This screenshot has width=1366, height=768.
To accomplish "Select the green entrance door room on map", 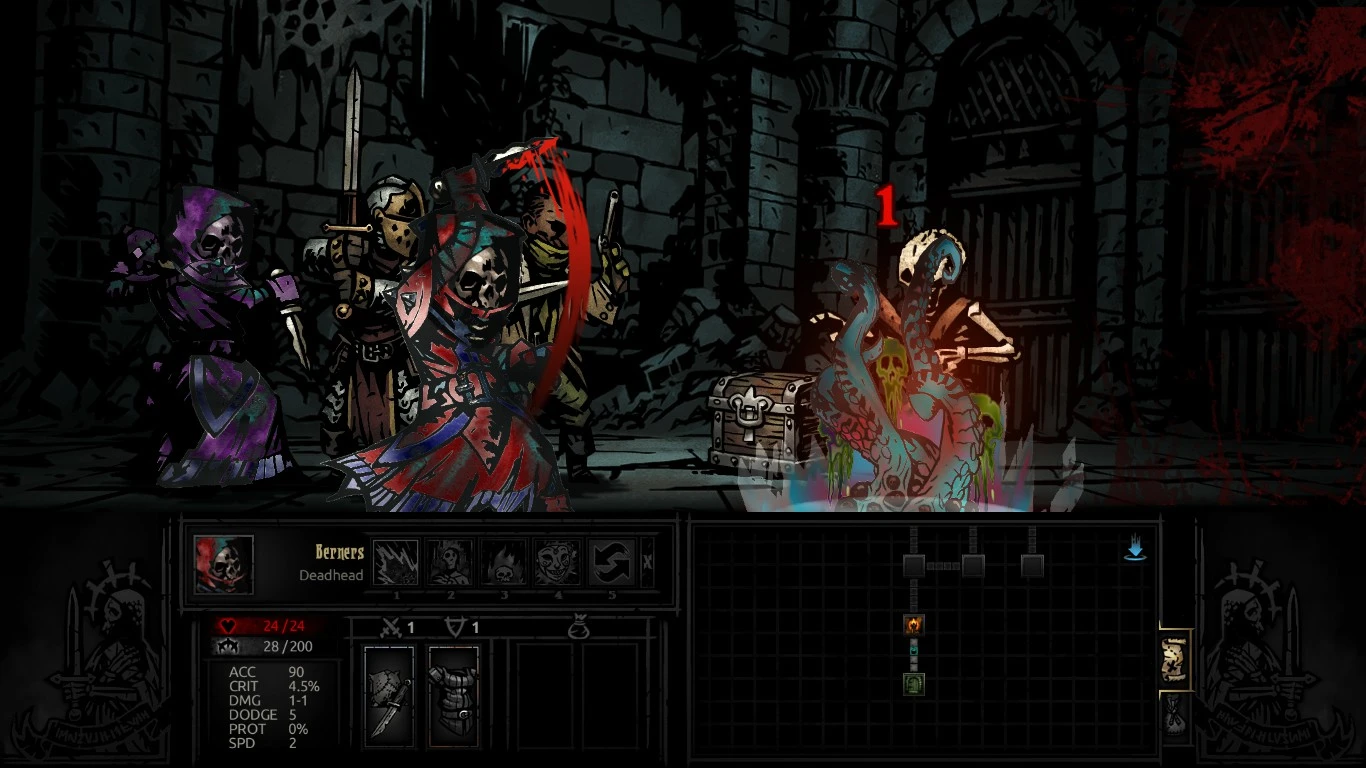I will coord(913,685).
